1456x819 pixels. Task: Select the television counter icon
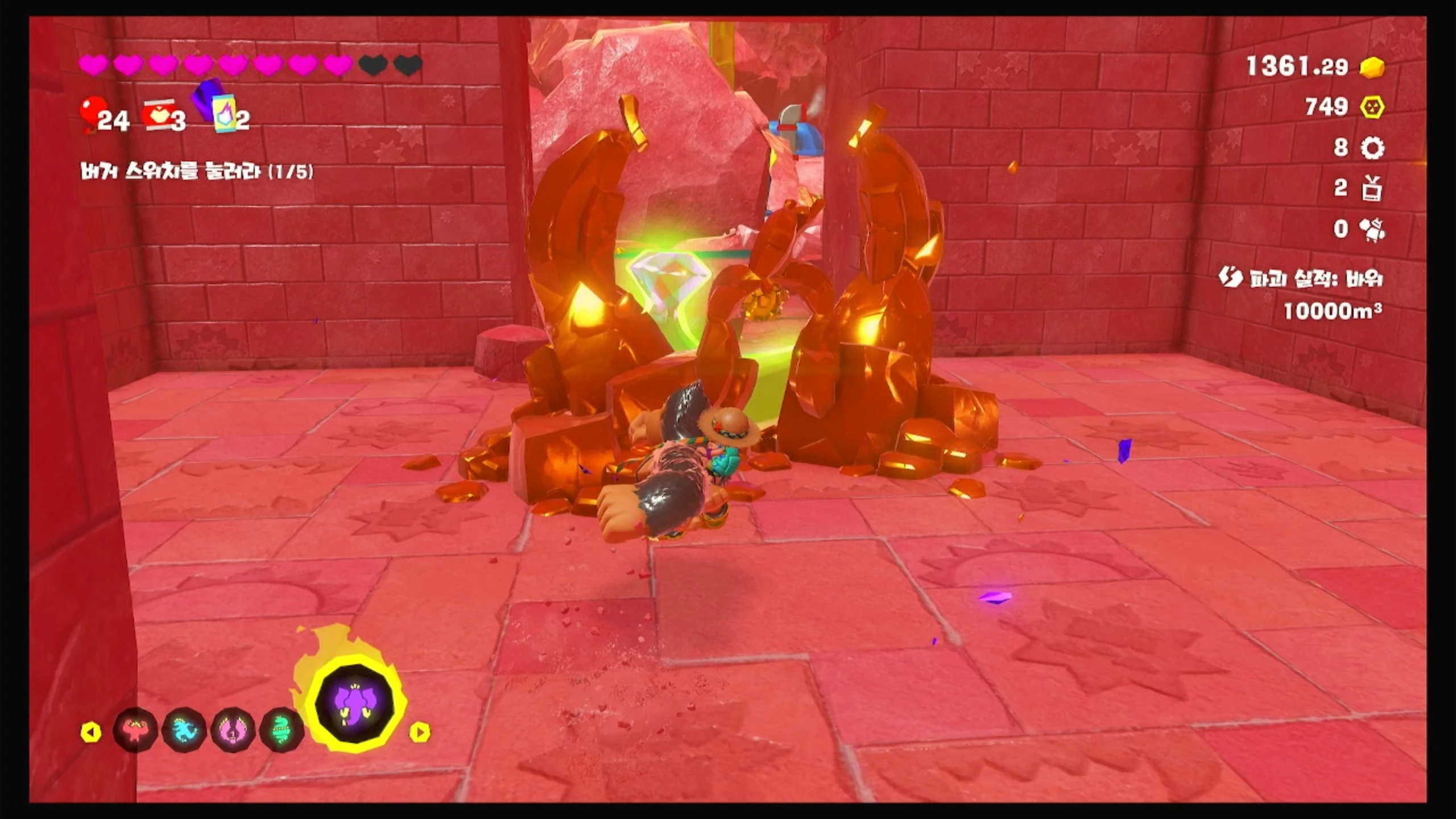click(x=1372, y=189)
